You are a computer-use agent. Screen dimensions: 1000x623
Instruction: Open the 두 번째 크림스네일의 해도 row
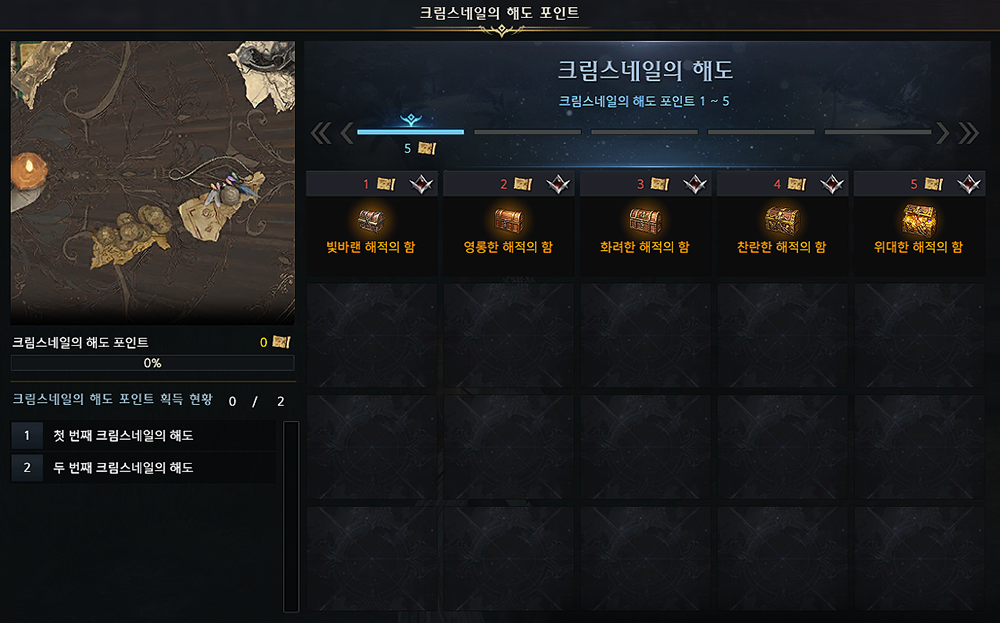pos(142,467)
